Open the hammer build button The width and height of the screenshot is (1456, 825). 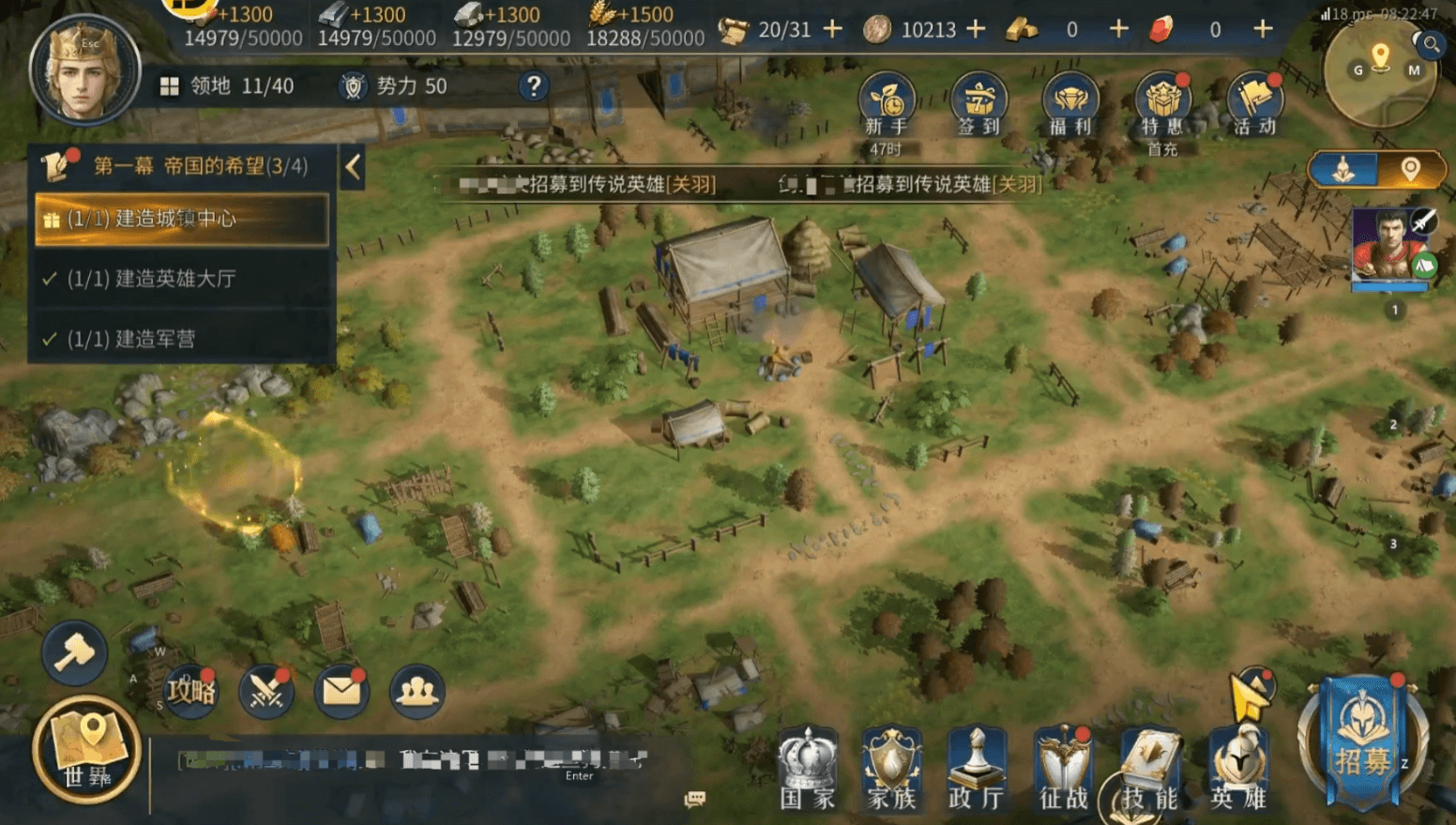click(74, 652)
